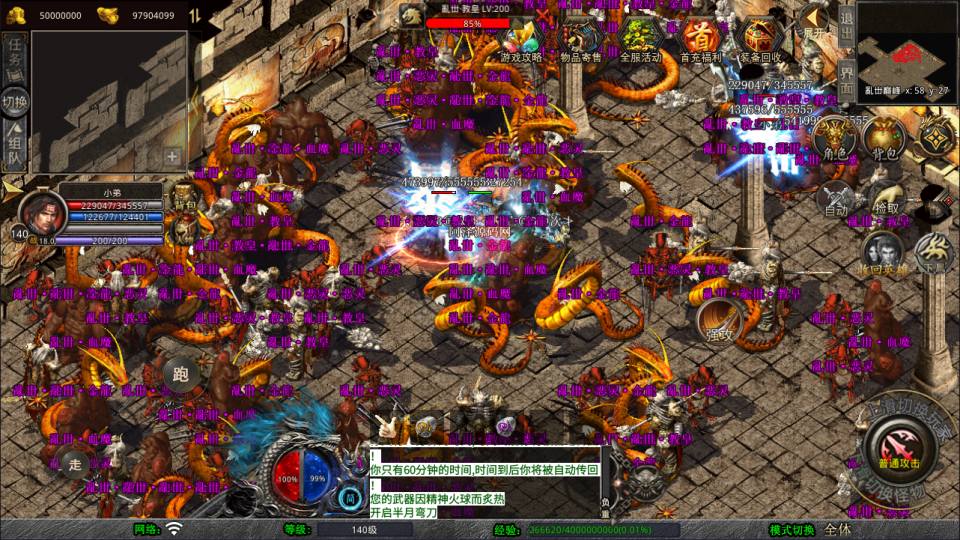Click the 界面 interface button
The width and height of the screenshot is (960, 540).
[x=846, y=79]
